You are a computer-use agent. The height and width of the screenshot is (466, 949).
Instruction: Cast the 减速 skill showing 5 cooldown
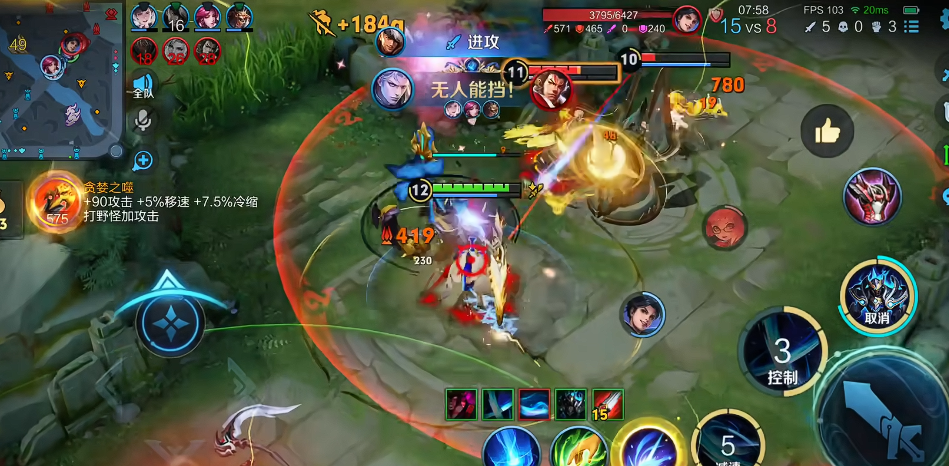[x=727, y=443]
